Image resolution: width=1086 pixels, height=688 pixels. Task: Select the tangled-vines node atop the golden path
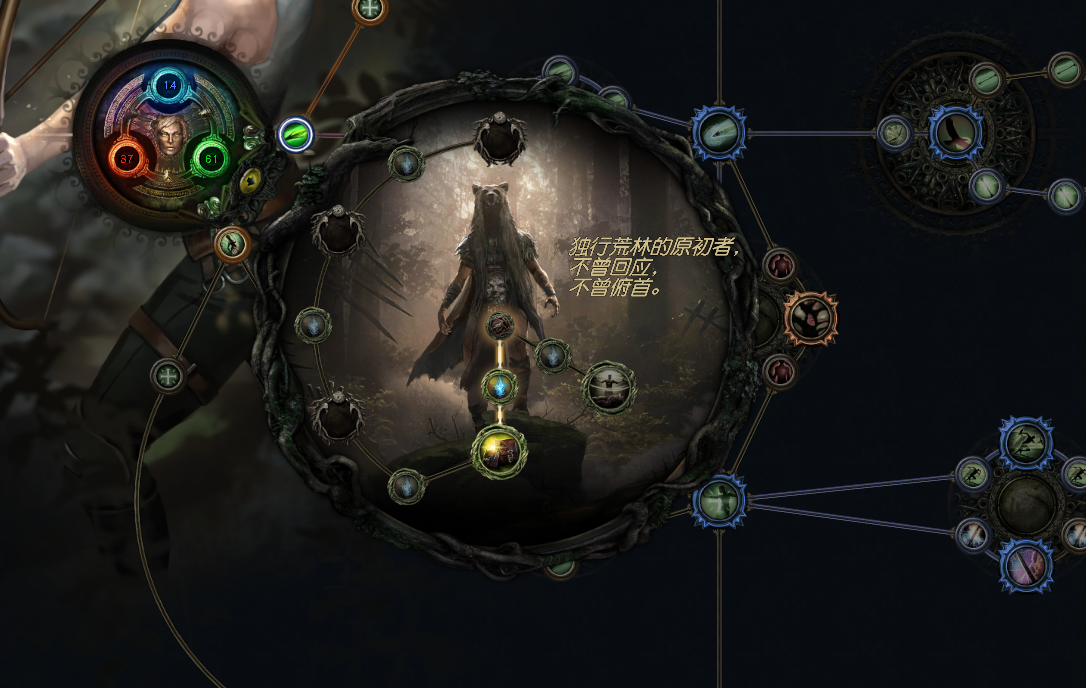500,325
